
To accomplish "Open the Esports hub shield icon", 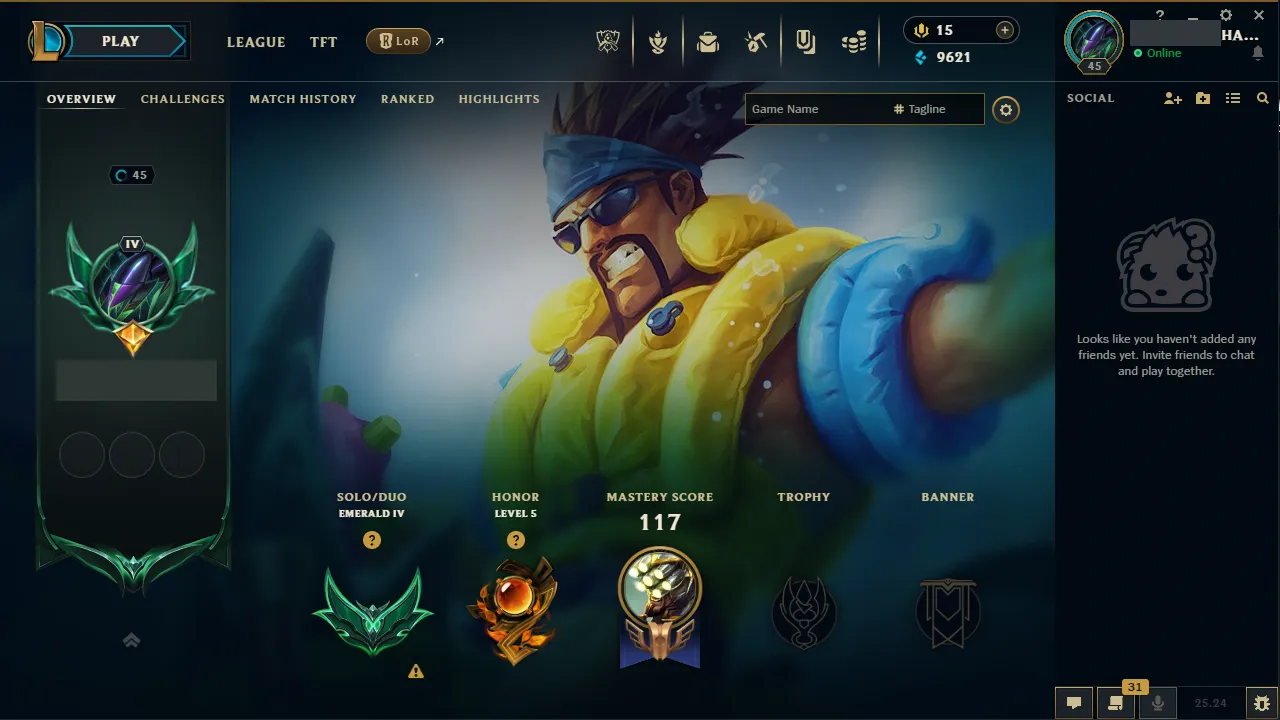I will 608,41.
